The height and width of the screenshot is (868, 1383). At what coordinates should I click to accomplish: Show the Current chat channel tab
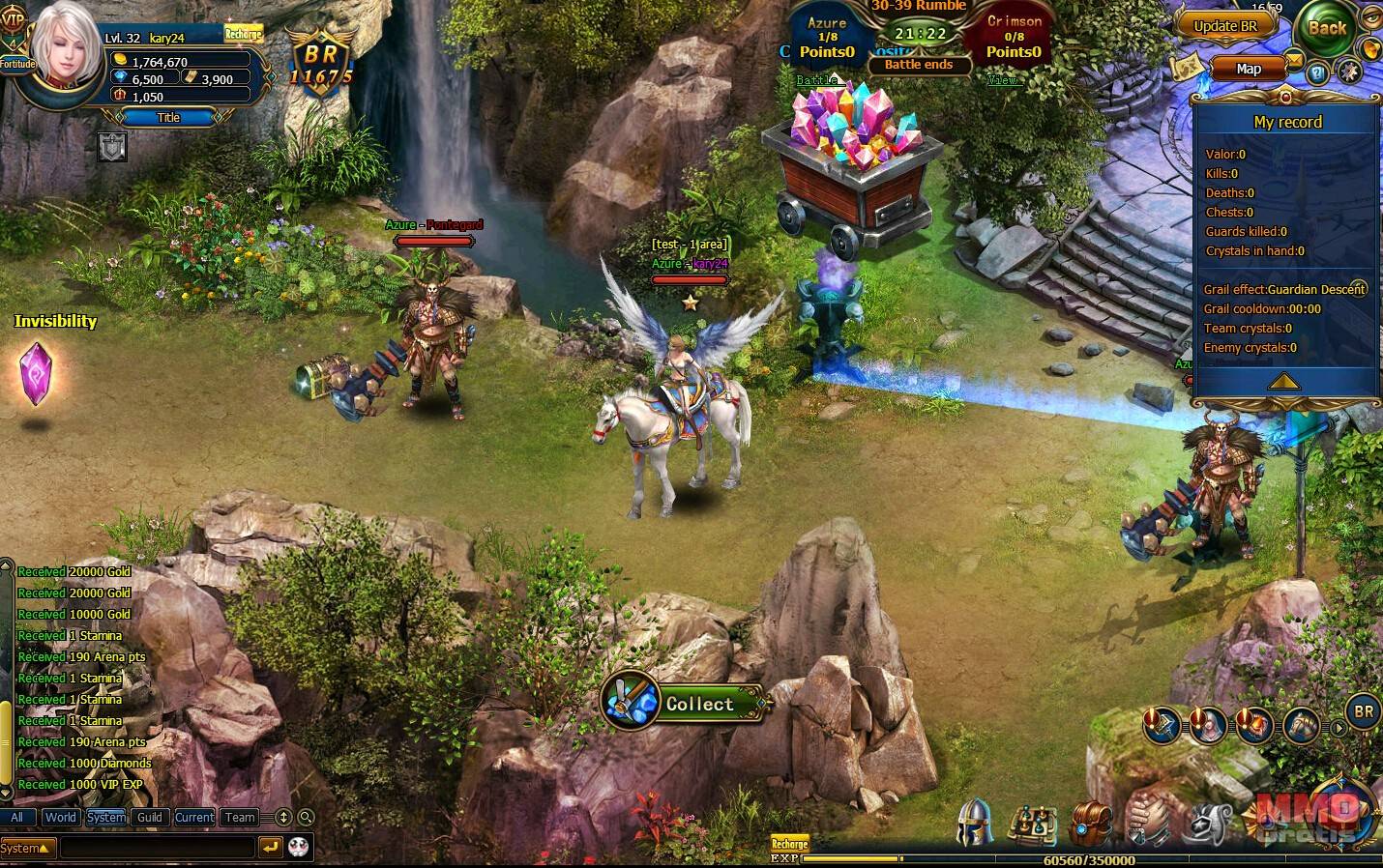click(194, 817)
